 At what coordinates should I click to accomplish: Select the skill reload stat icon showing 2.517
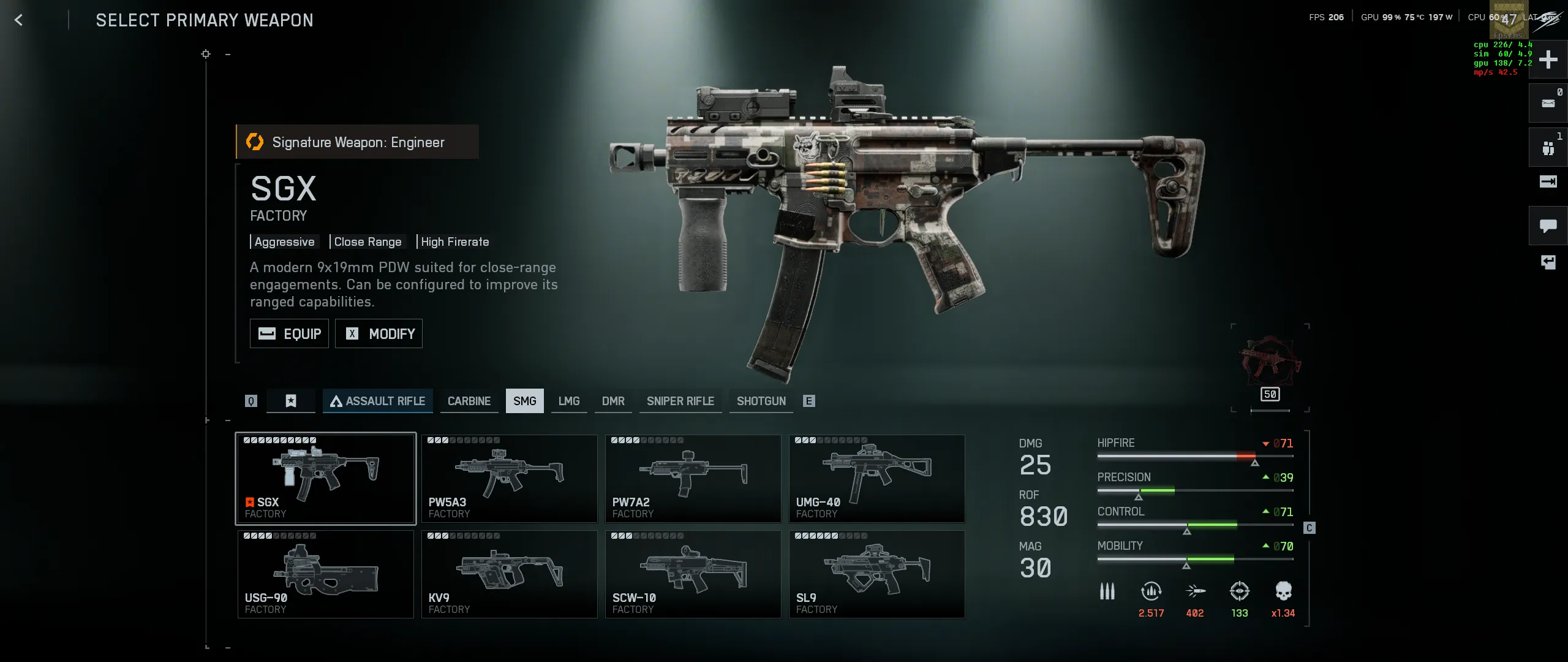[1151, 592]
